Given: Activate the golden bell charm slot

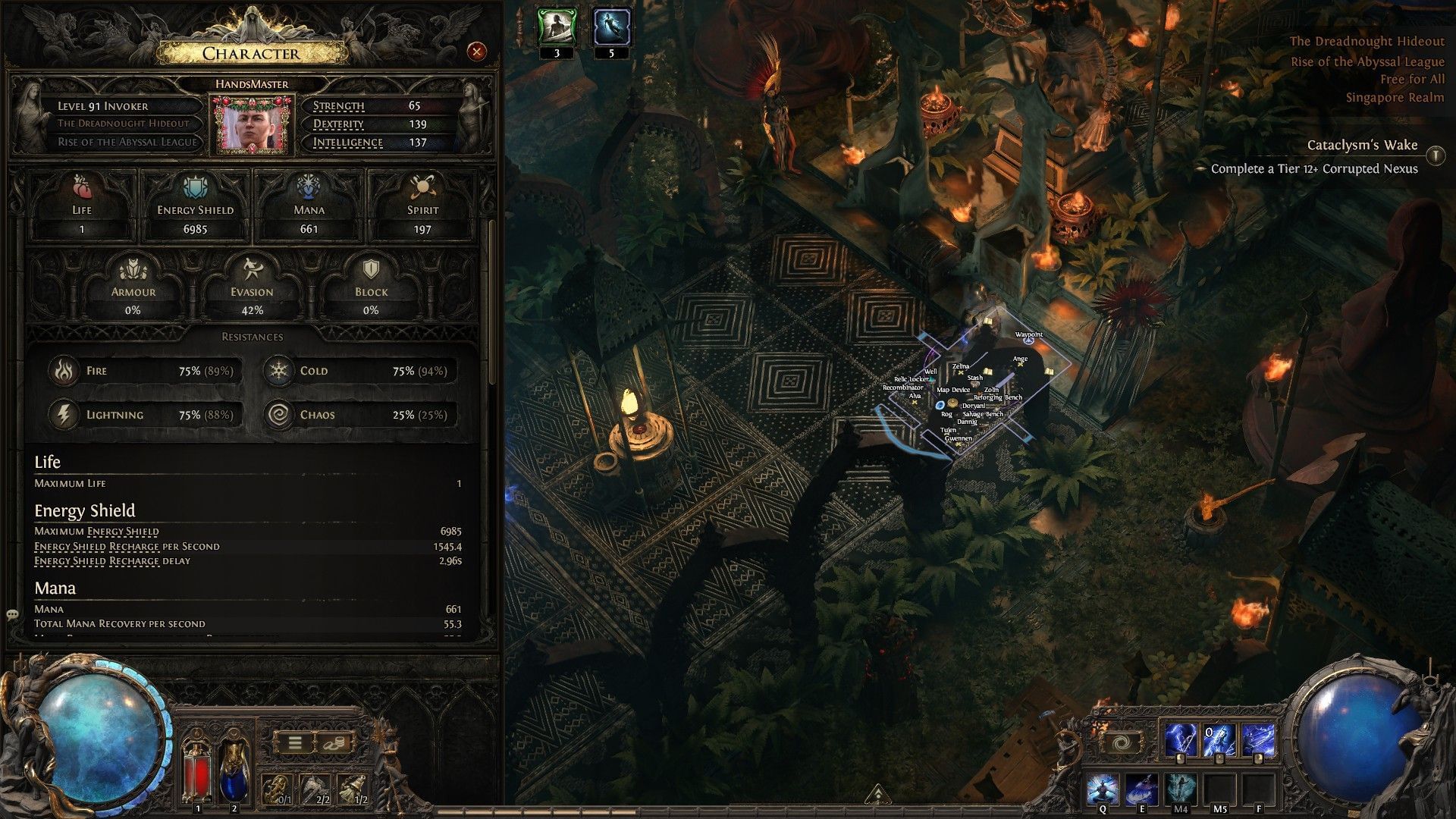Looking at the screenshot, I should [x=353, y=789].
